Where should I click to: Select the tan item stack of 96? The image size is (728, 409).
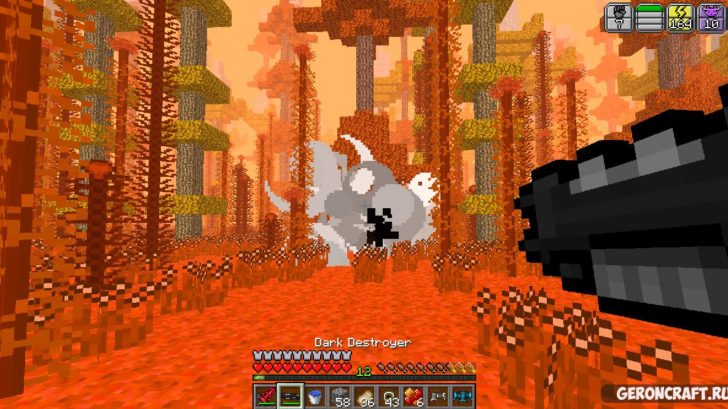tap(364, 396)
